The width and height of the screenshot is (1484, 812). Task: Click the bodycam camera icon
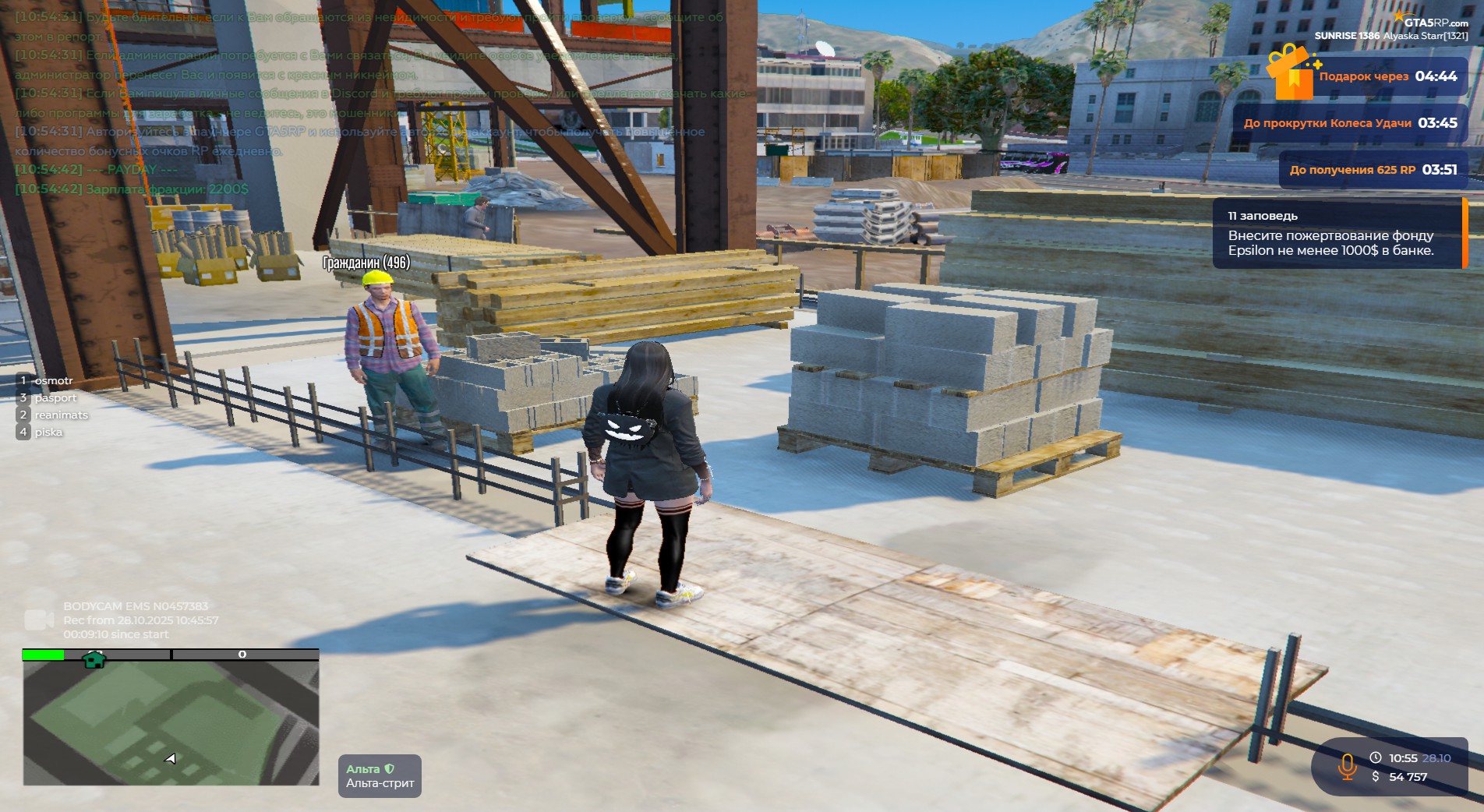38,620
